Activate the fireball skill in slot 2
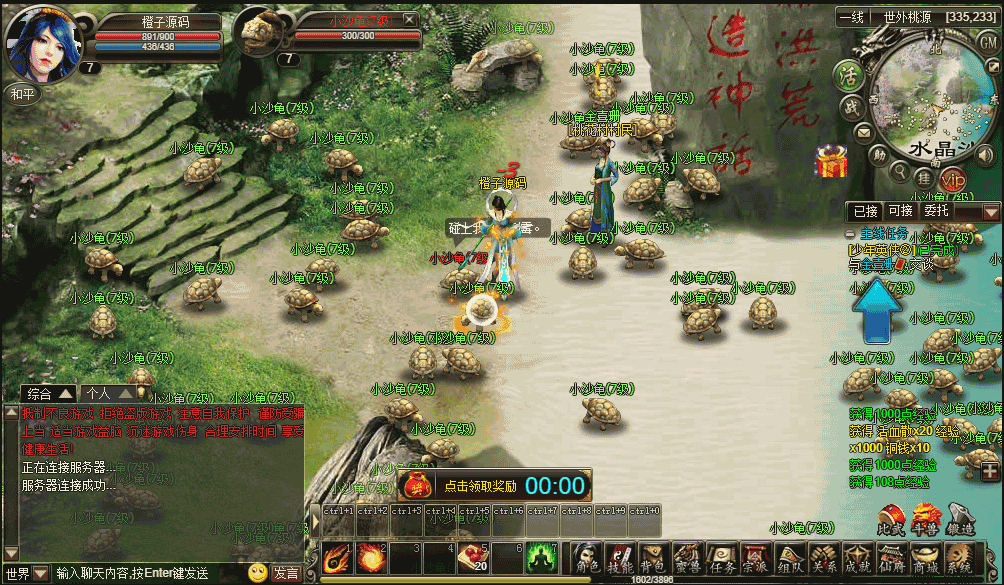Screen dimensions: 1004x585 (x=370, y=556)
